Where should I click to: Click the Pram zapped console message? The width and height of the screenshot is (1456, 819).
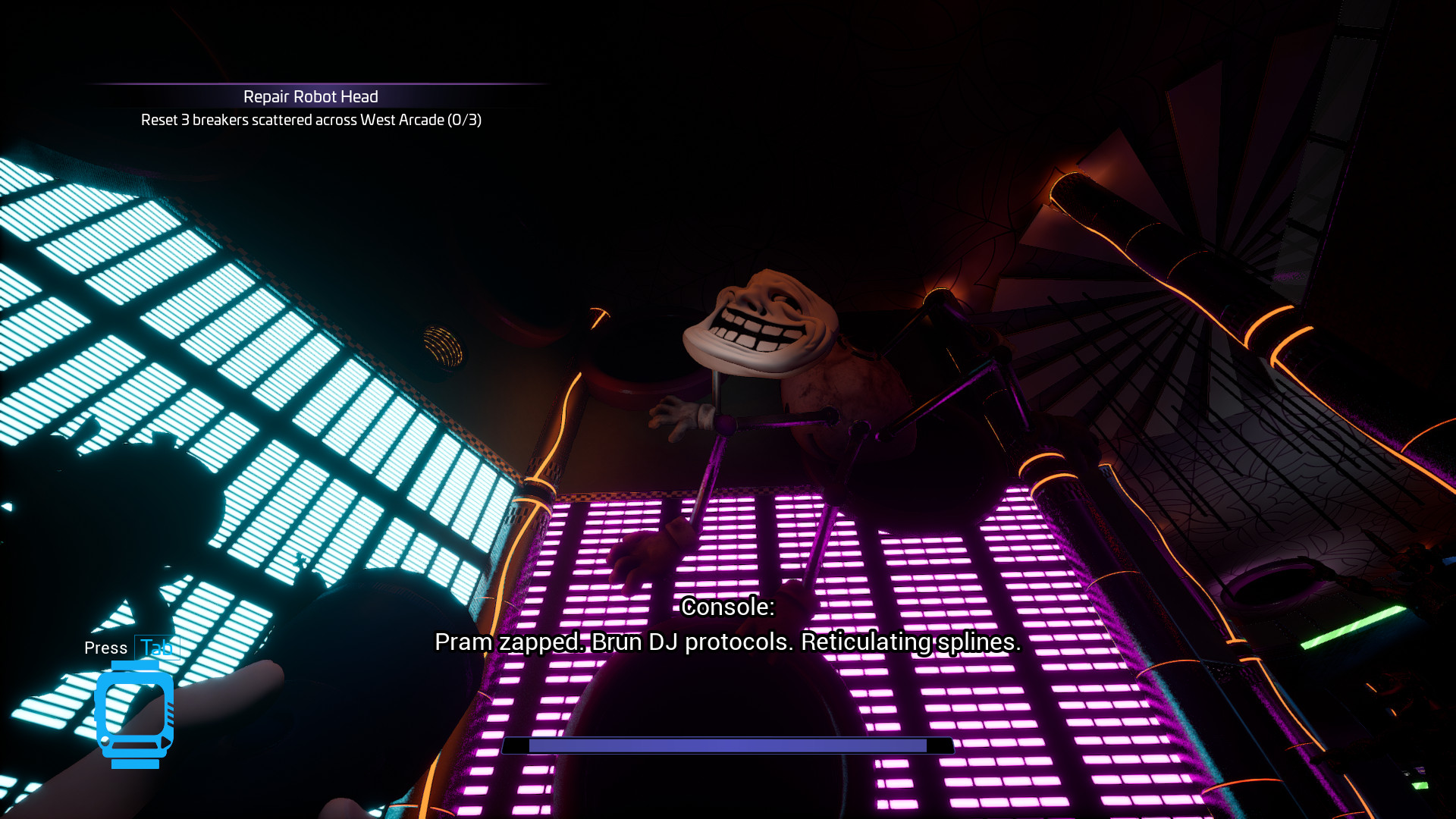tap(726, 642)
